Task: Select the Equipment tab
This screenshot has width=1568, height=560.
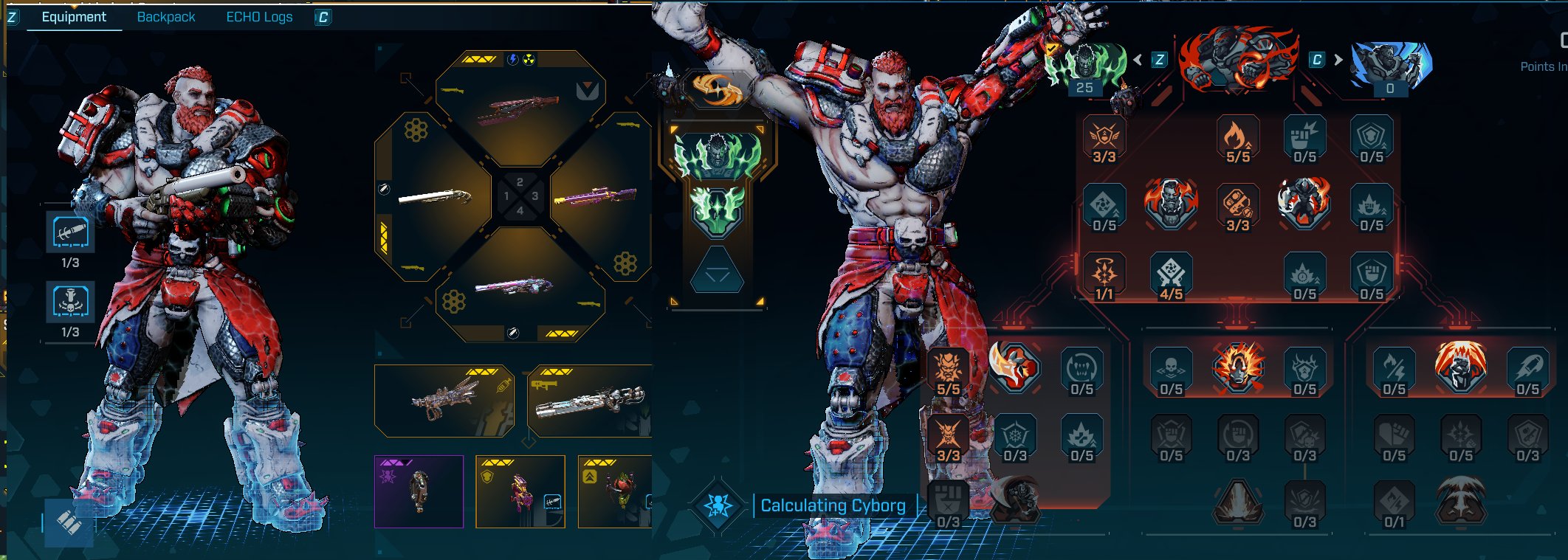Action: pyautogui.click(x=74, y=17)
